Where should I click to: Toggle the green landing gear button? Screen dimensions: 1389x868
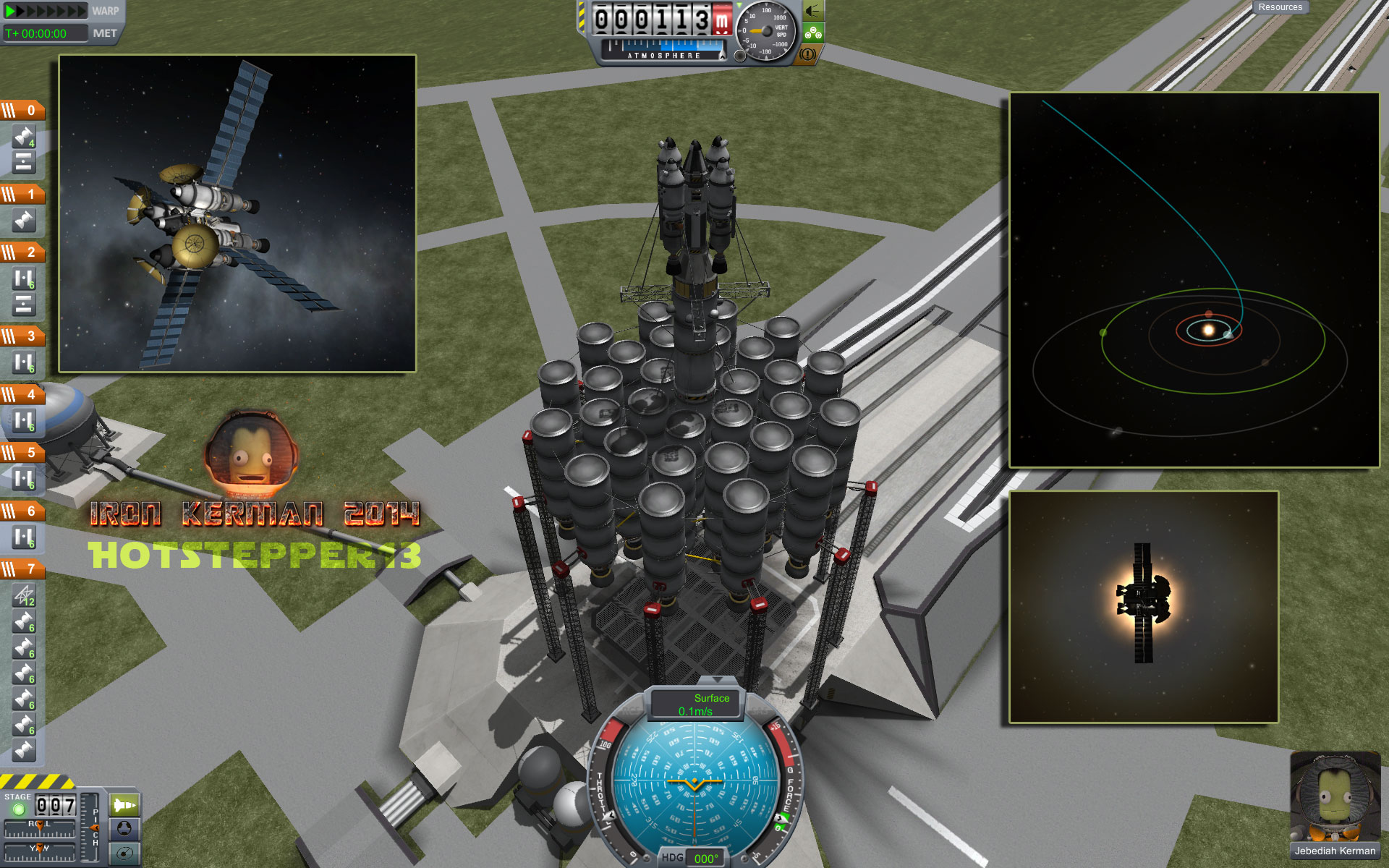pos(813,33)
